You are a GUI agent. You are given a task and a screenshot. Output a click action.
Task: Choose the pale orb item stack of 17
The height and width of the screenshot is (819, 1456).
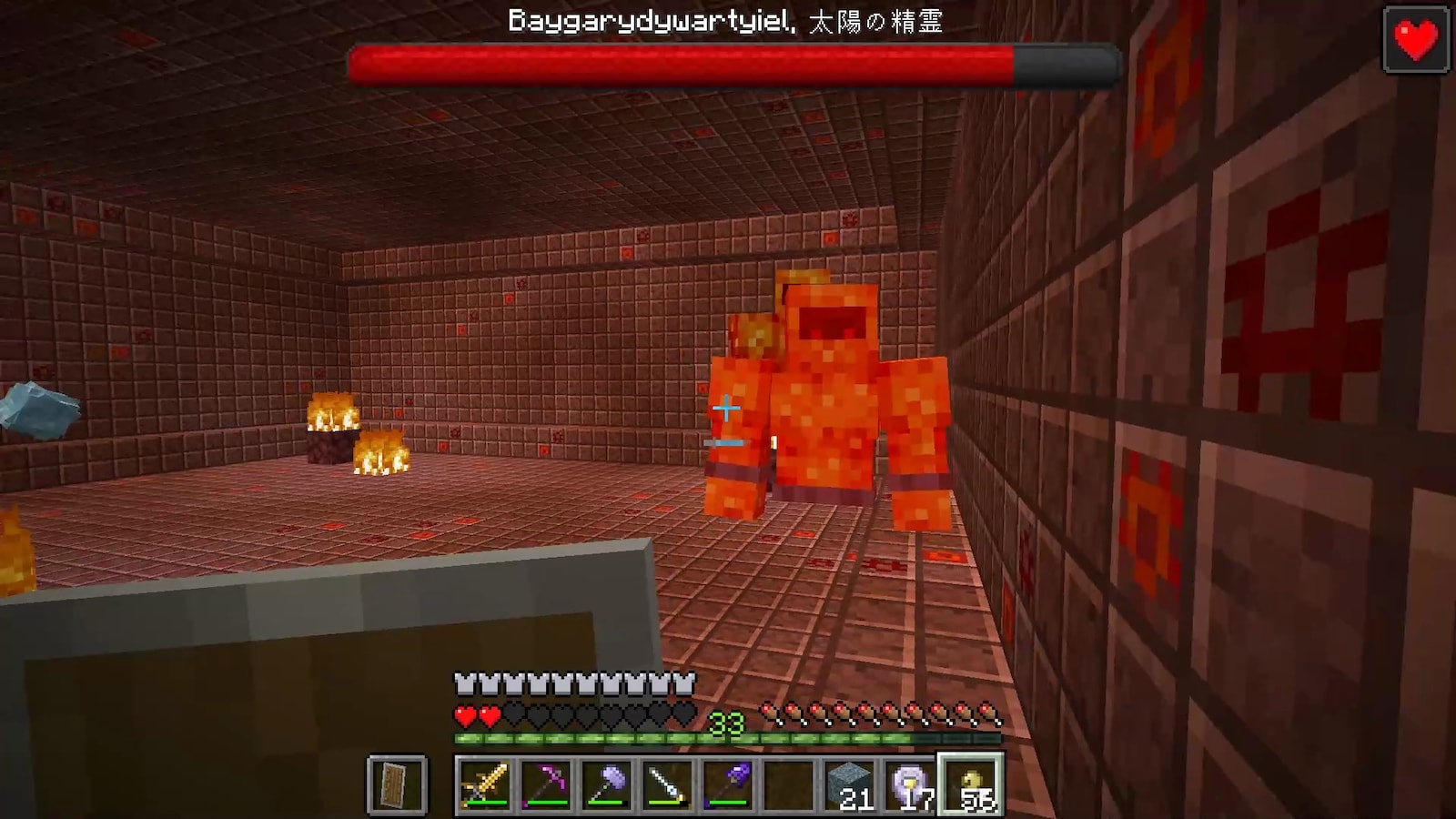[911, 784]
